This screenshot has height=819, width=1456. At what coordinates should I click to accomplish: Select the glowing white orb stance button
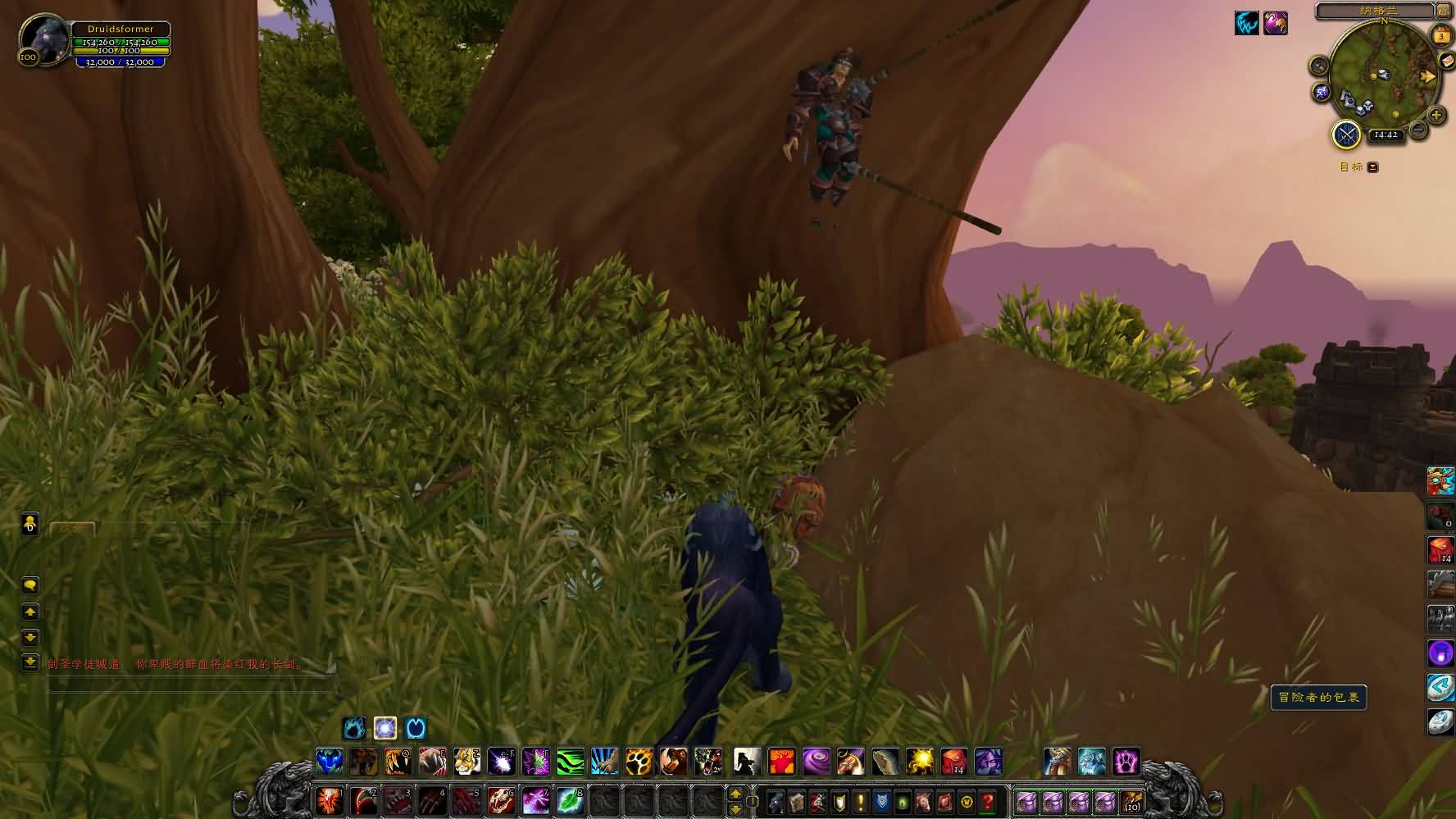385,728
